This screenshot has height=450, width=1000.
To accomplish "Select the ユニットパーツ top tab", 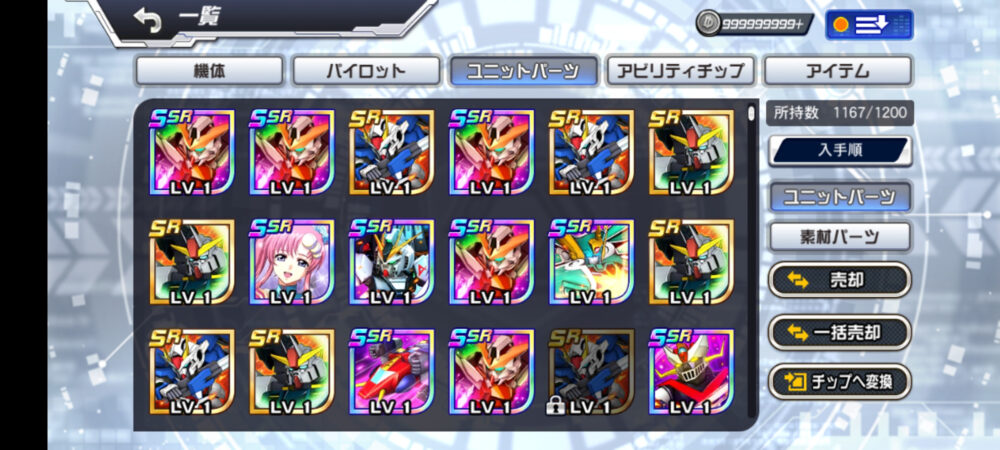I will click(x=524, y=71).
